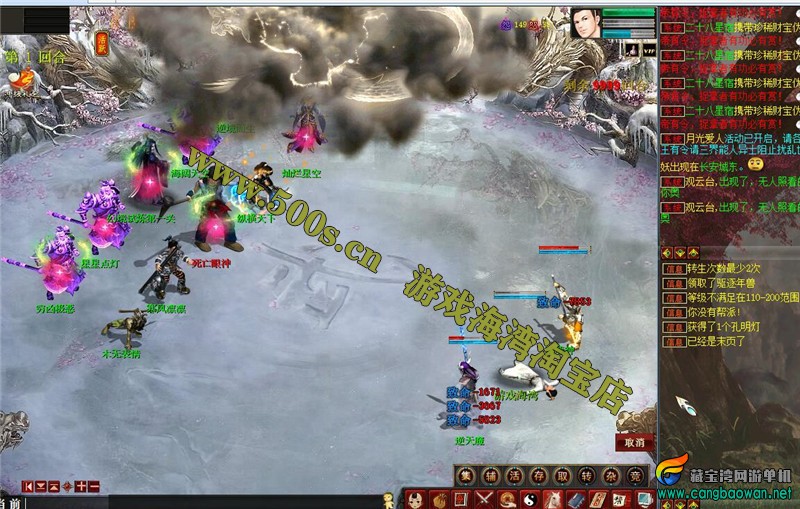Open the 活跃 activity badge
Viewport: 800px width, 509px height.
point(102,43)
